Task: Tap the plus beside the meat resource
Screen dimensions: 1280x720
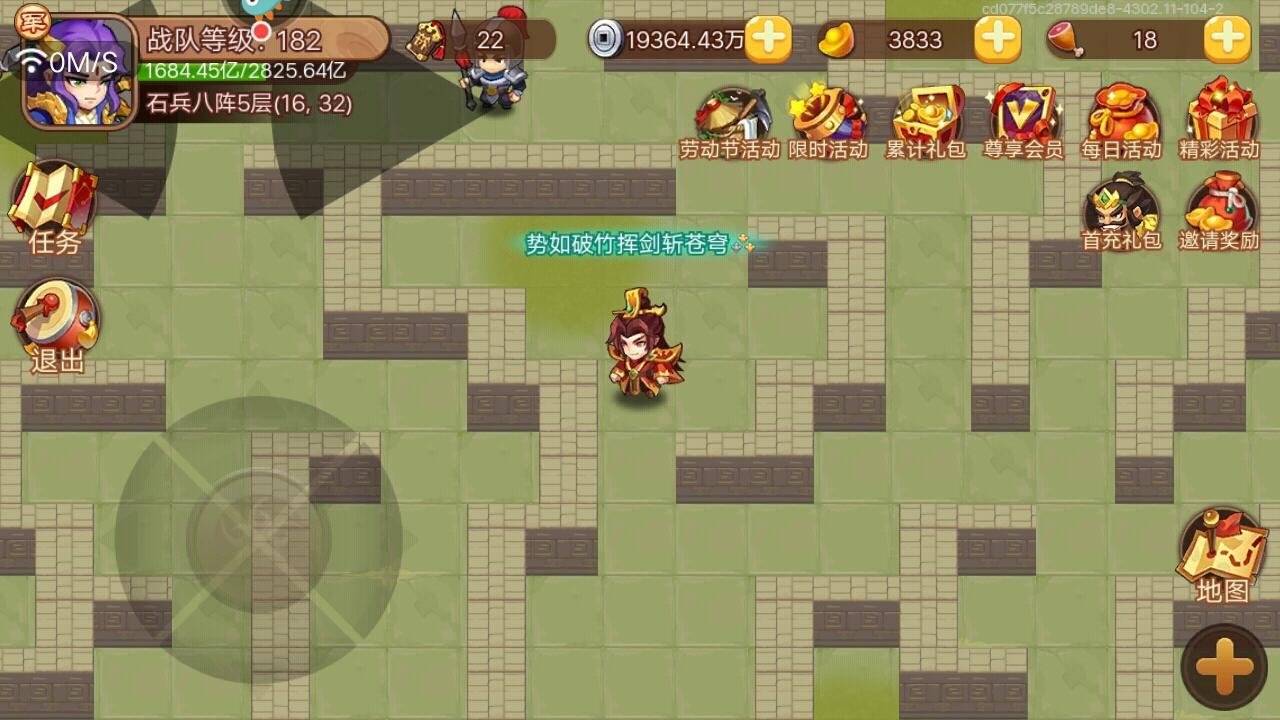Action: point(1225,41)
